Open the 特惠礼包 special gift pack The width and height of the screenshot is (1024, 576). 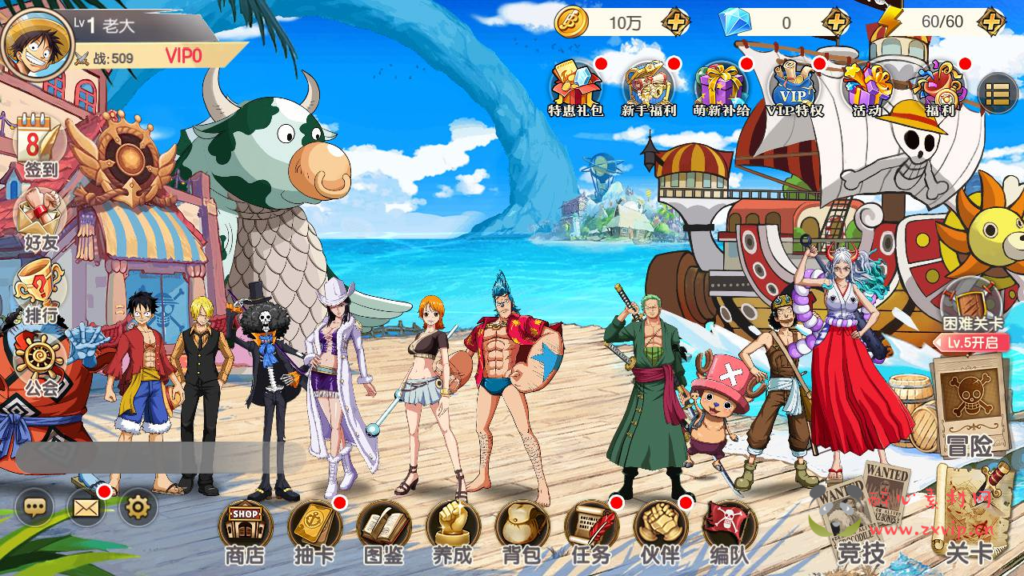coord(576,88)
